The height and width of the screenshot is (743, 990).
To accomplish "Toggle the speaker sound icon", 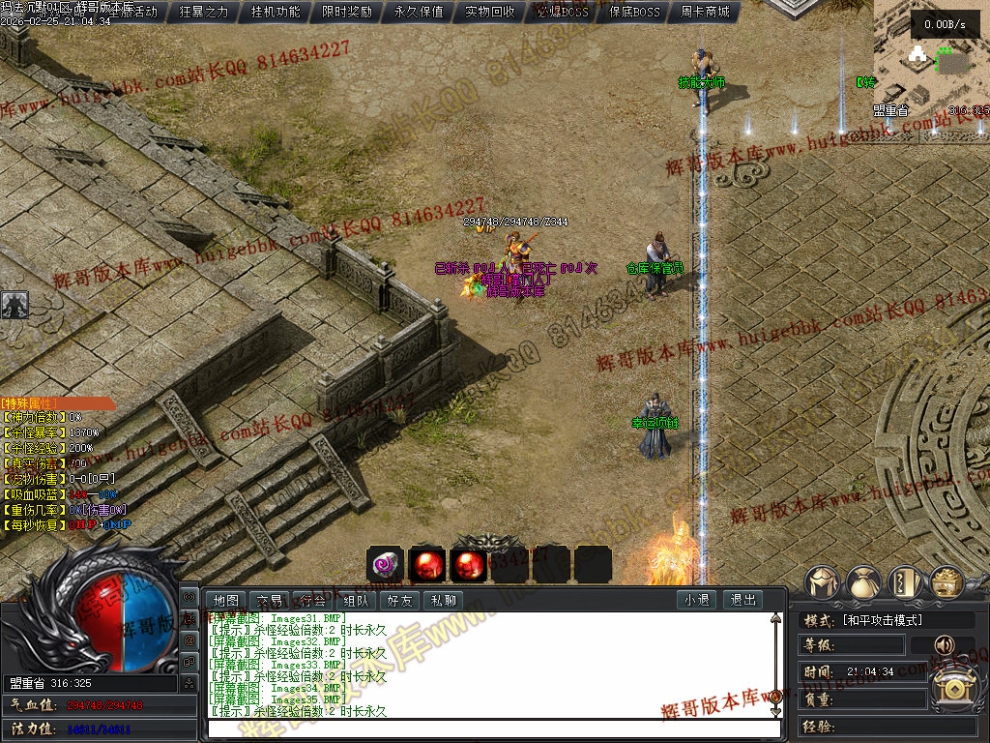I will click(x=943, y=645).
